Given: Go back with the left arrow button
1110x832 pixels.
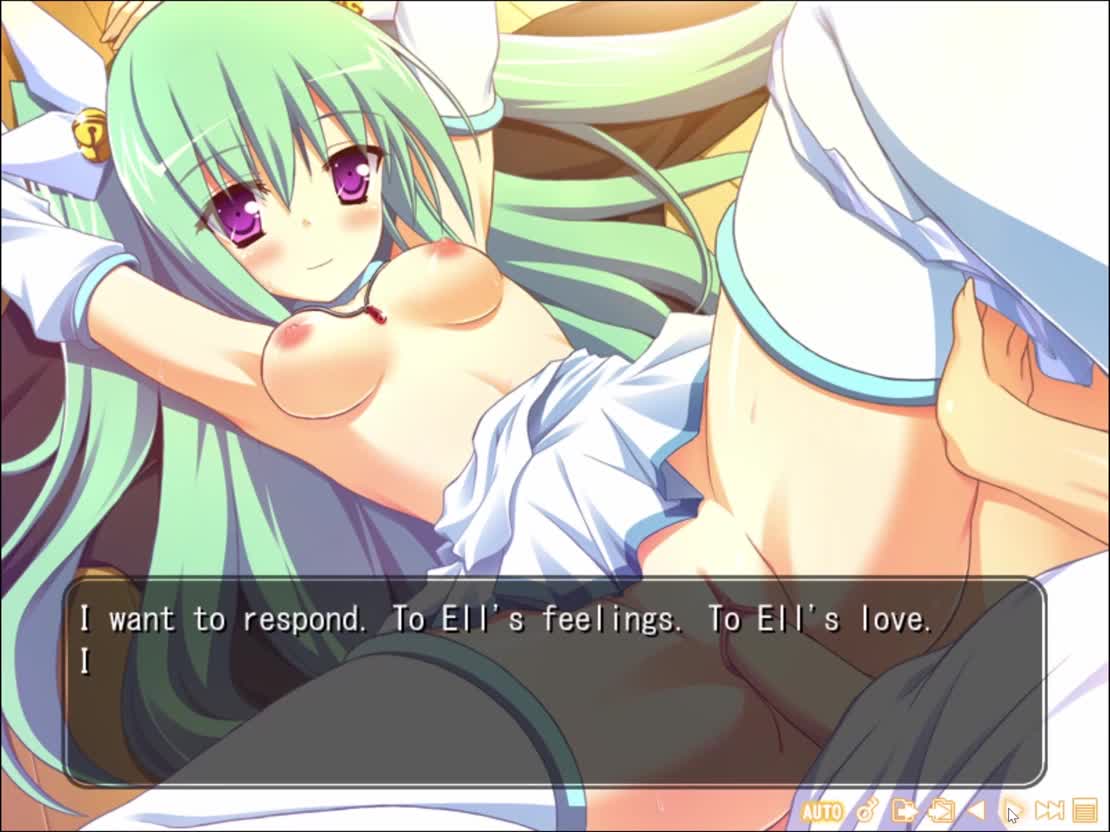Looking at the screenshot, I should 976,811.
